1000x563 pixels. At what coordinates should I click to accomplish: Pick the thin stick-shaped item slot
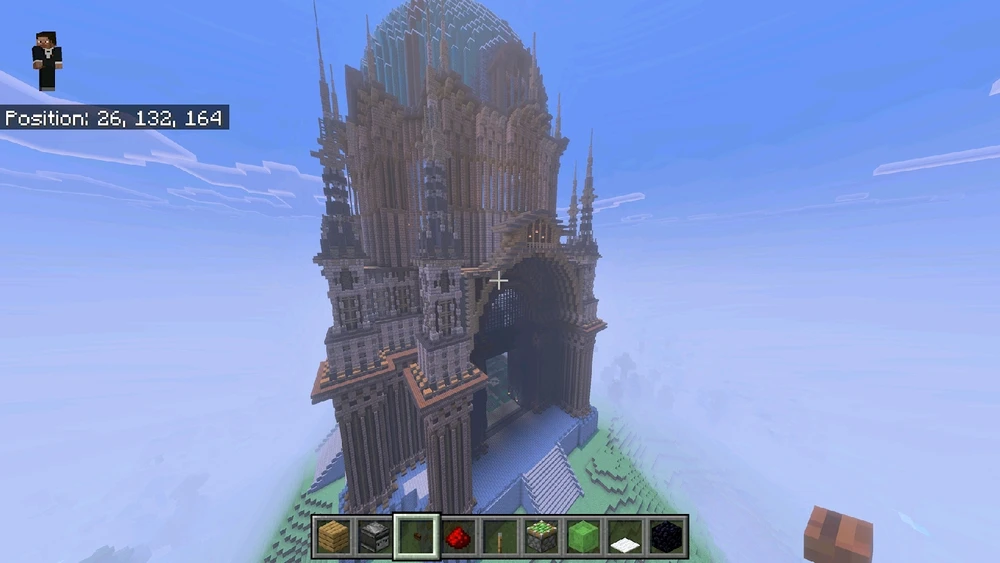[499, 537]
